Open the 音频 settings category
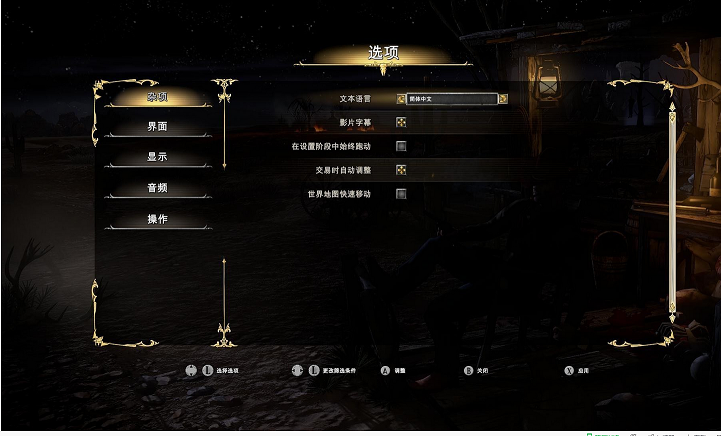Viewport: 721px width, 436px height. (x=157, y=188)
